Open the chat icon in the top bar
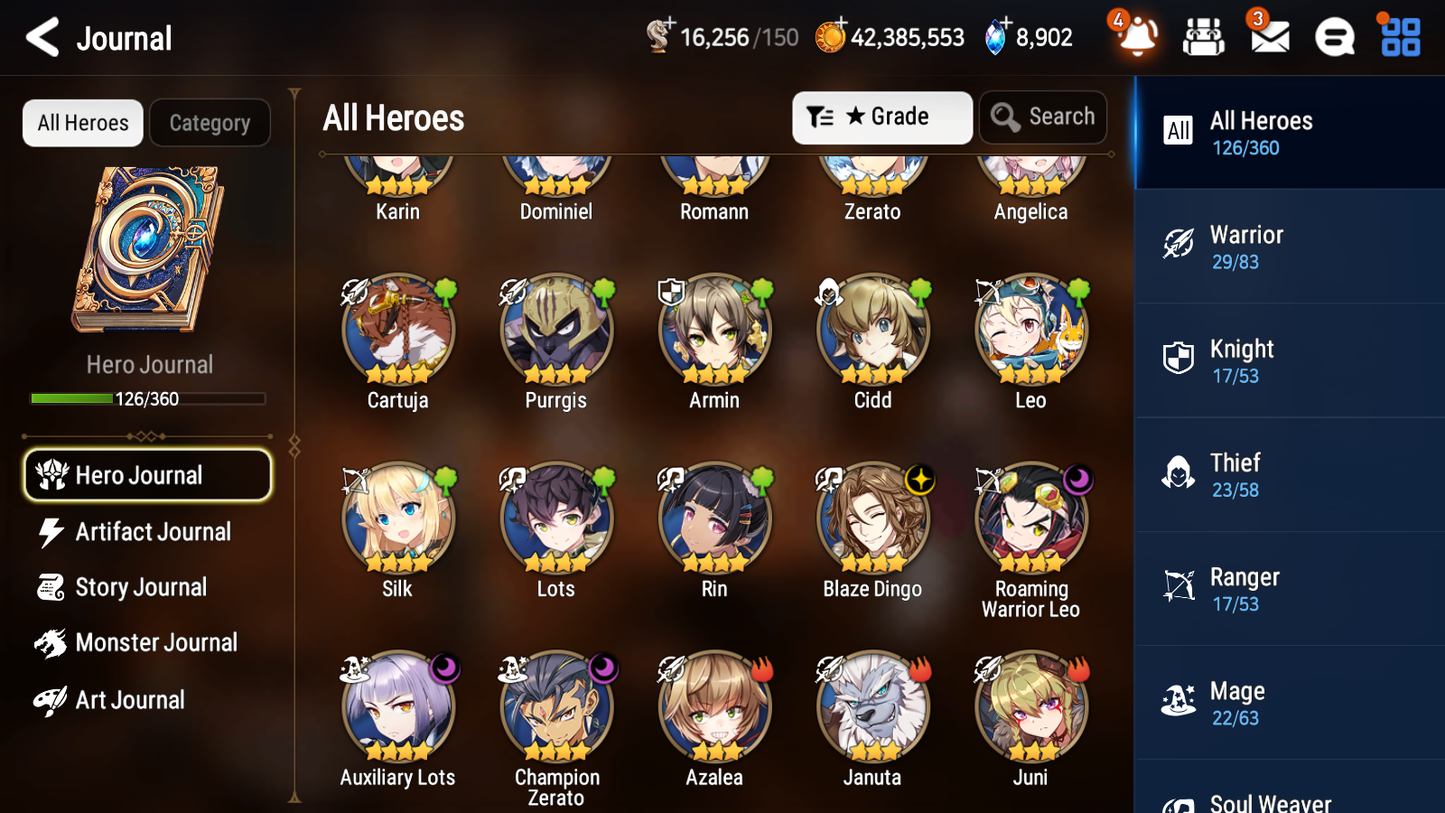This screenshot has height=813, width=1445. (x=1334, y=36)
